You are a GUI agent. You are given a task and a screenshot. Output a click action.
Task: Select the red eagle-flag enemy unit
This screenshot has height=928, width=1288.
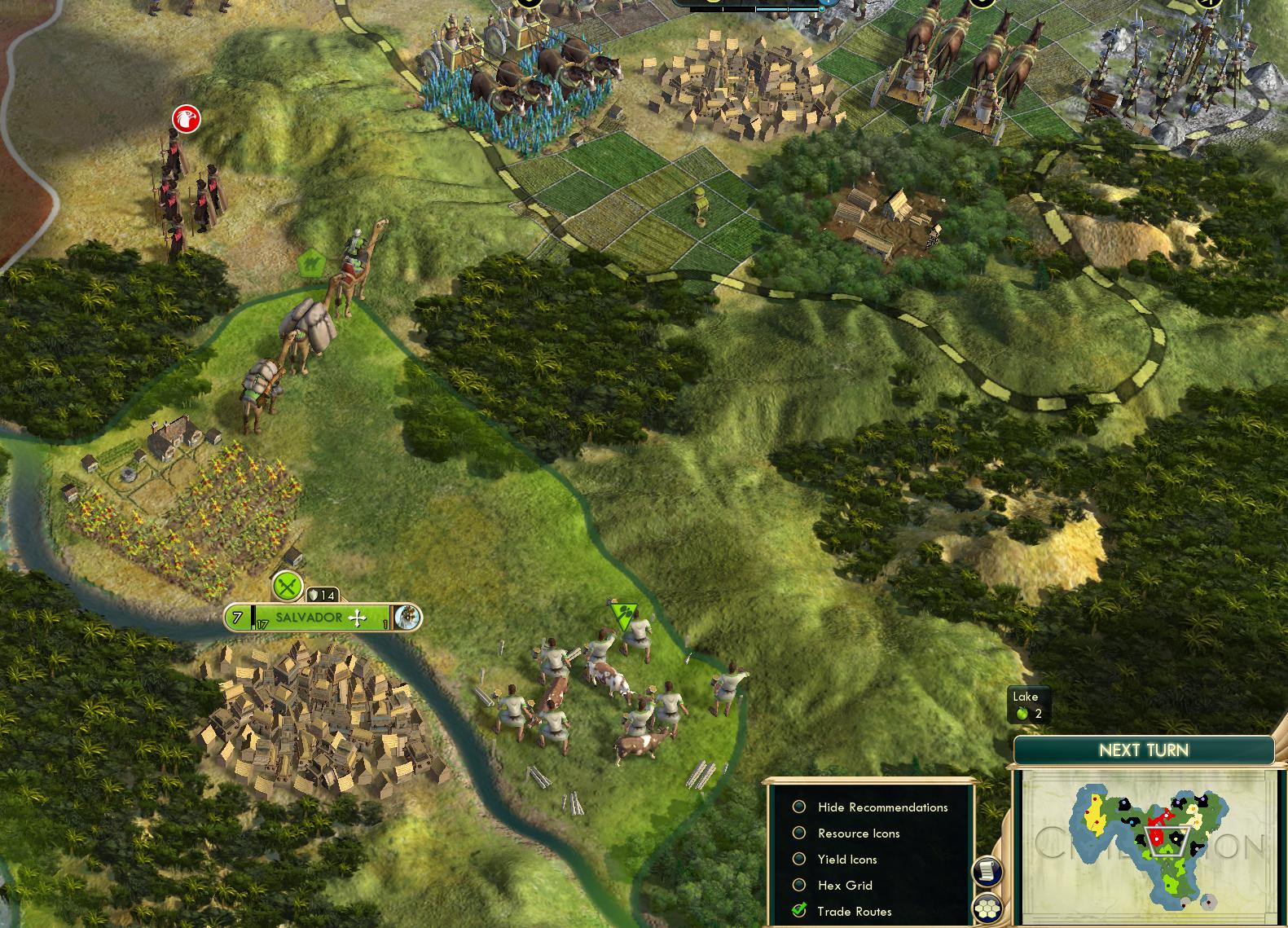[187, 119]
